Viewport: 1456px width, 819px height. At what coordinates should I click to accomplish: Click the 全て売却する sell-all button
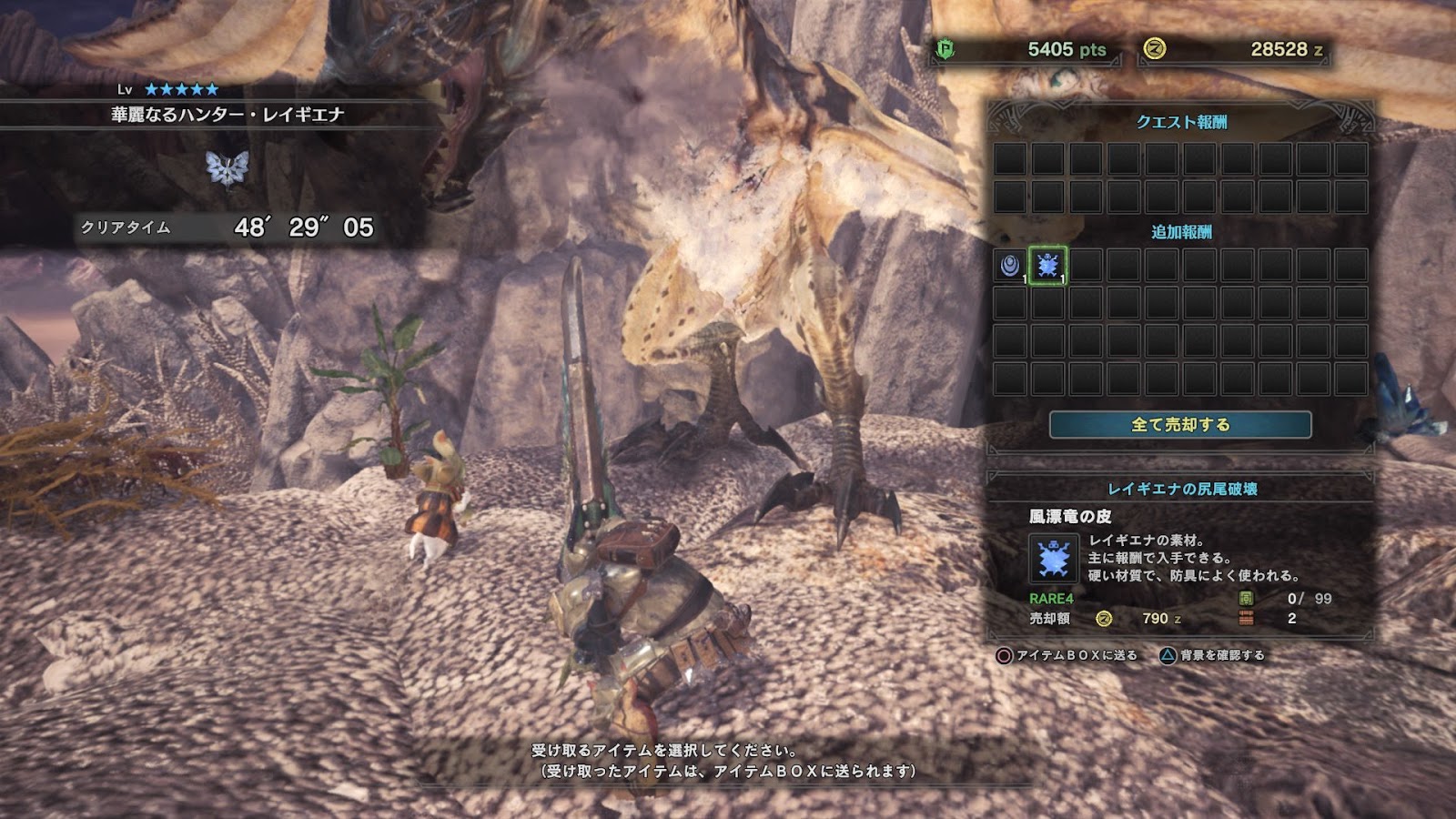[1180, 425]
